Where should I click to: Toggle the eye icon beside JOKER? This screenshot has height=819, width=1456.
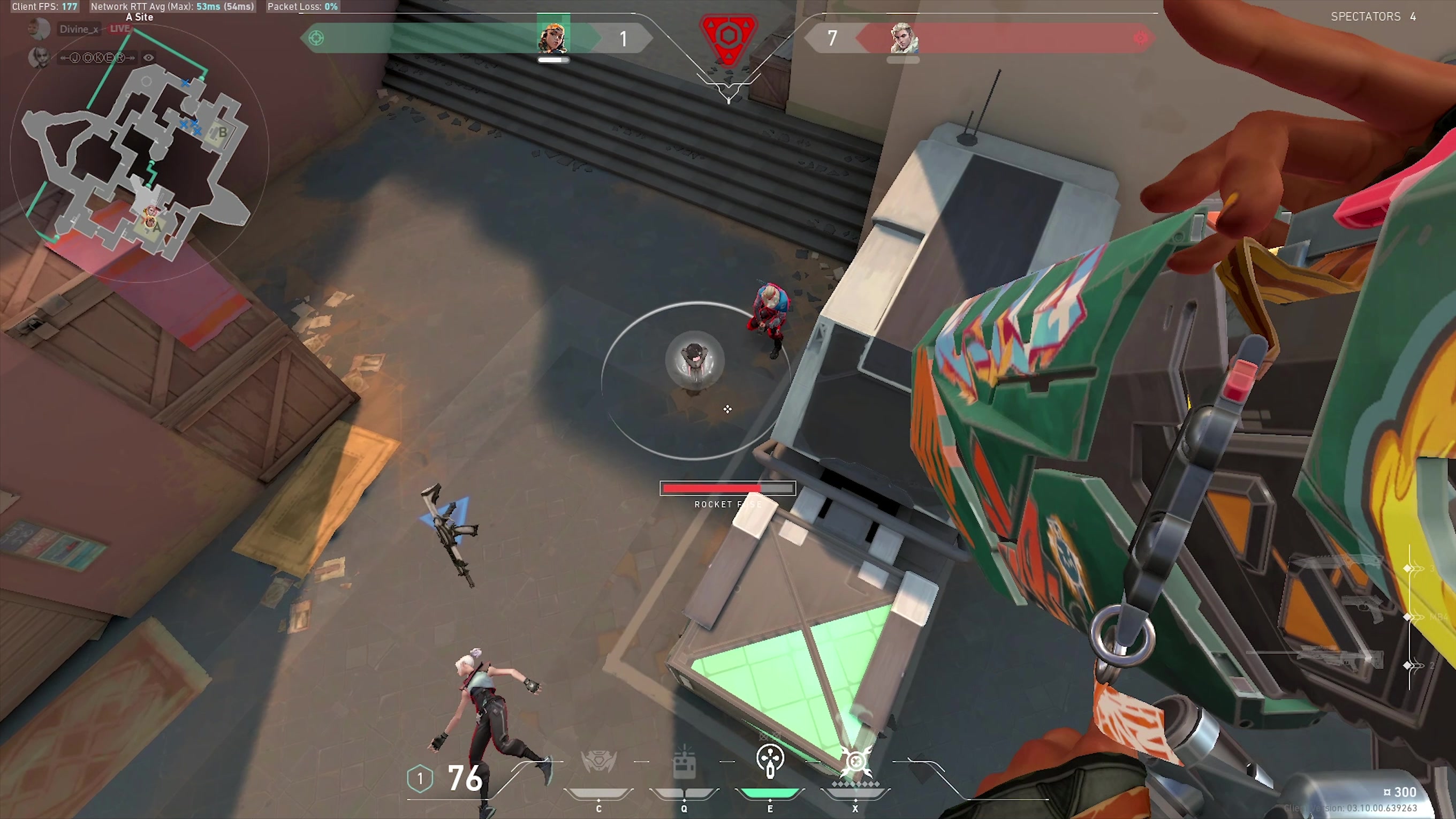(149, 58)
